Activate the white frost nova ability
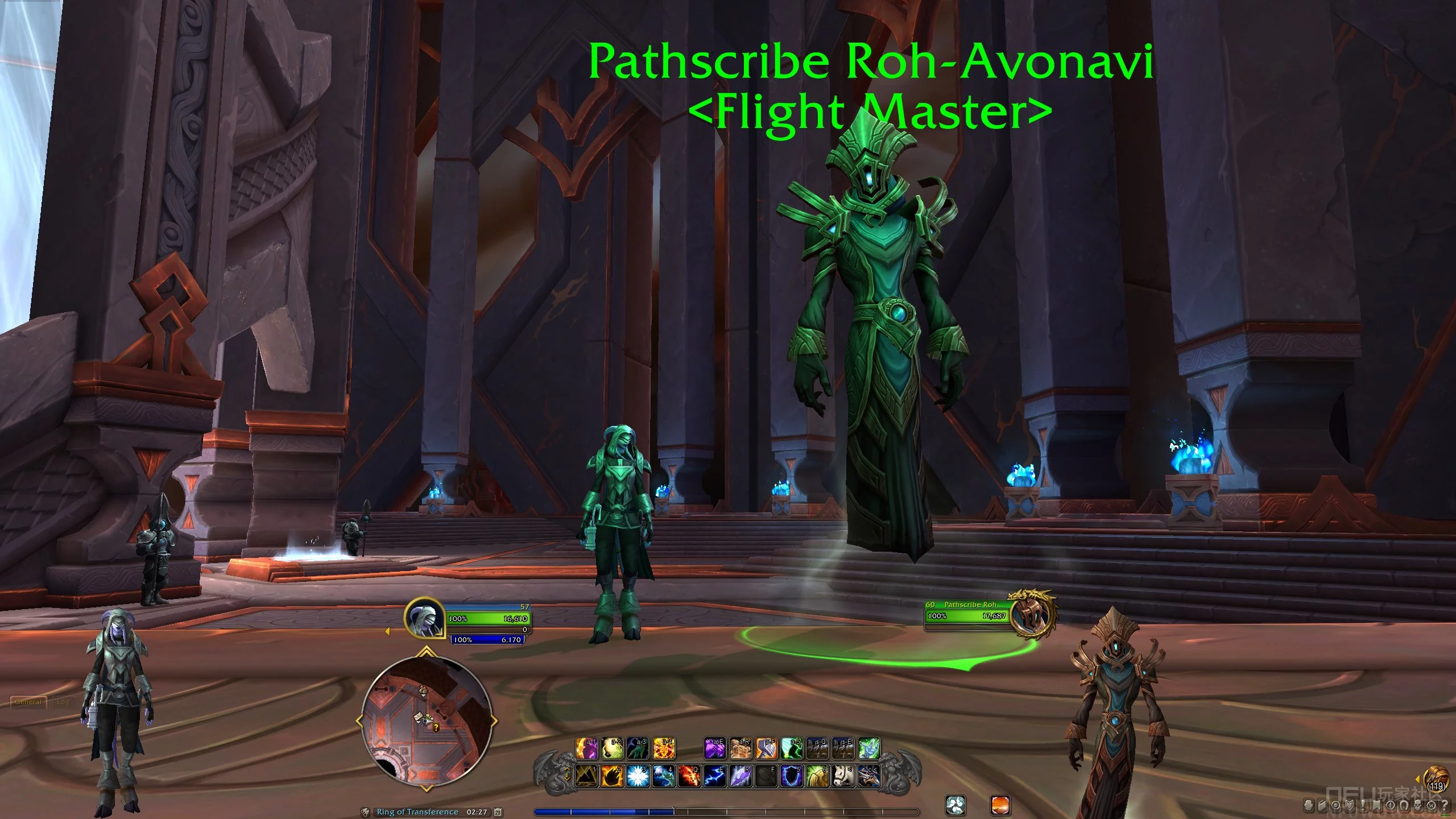The width and height of the screenshot is (1456, 819). (x=638, y=776)
